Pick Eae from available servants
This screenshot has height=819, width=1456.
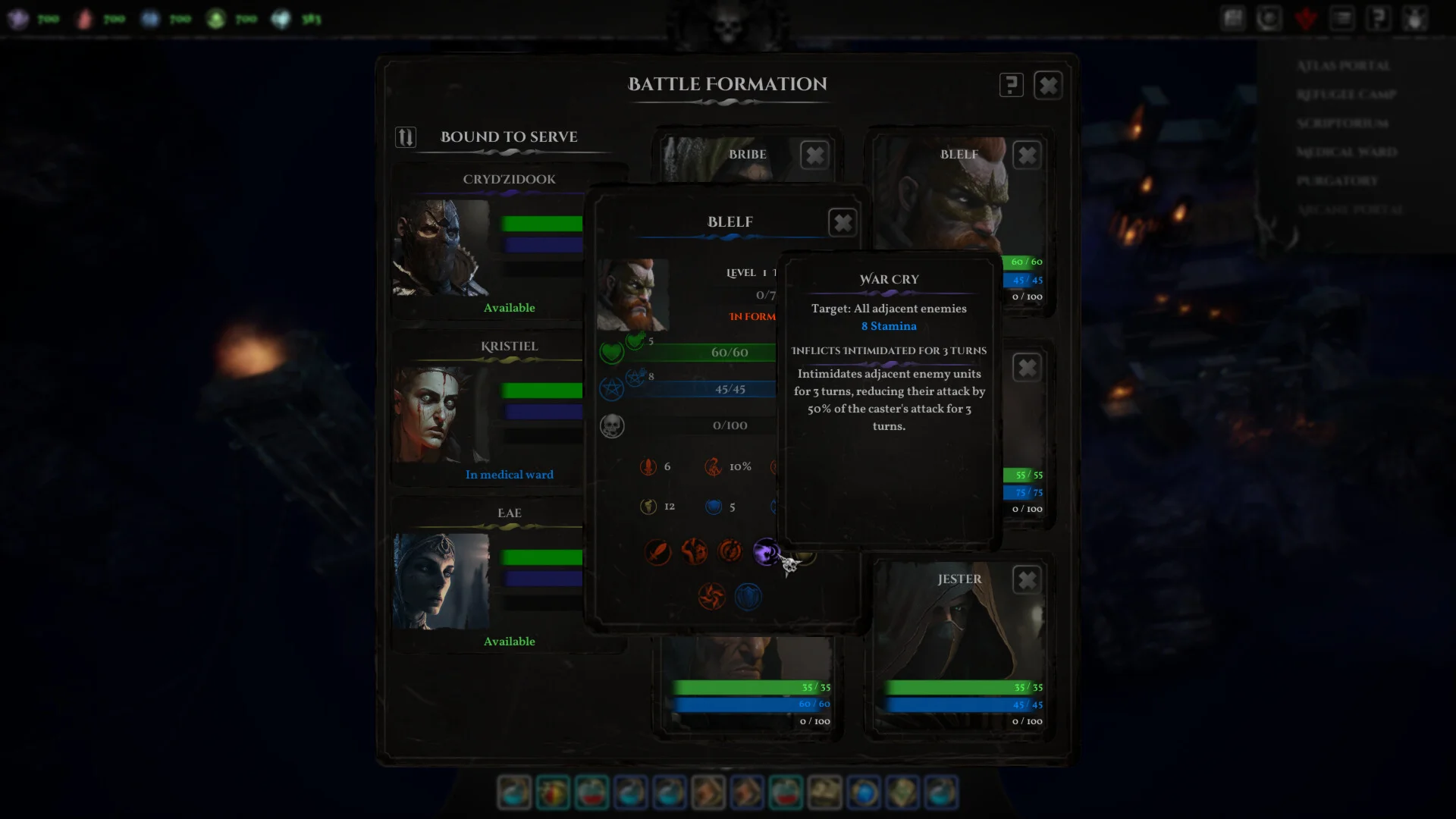(441, 581)
